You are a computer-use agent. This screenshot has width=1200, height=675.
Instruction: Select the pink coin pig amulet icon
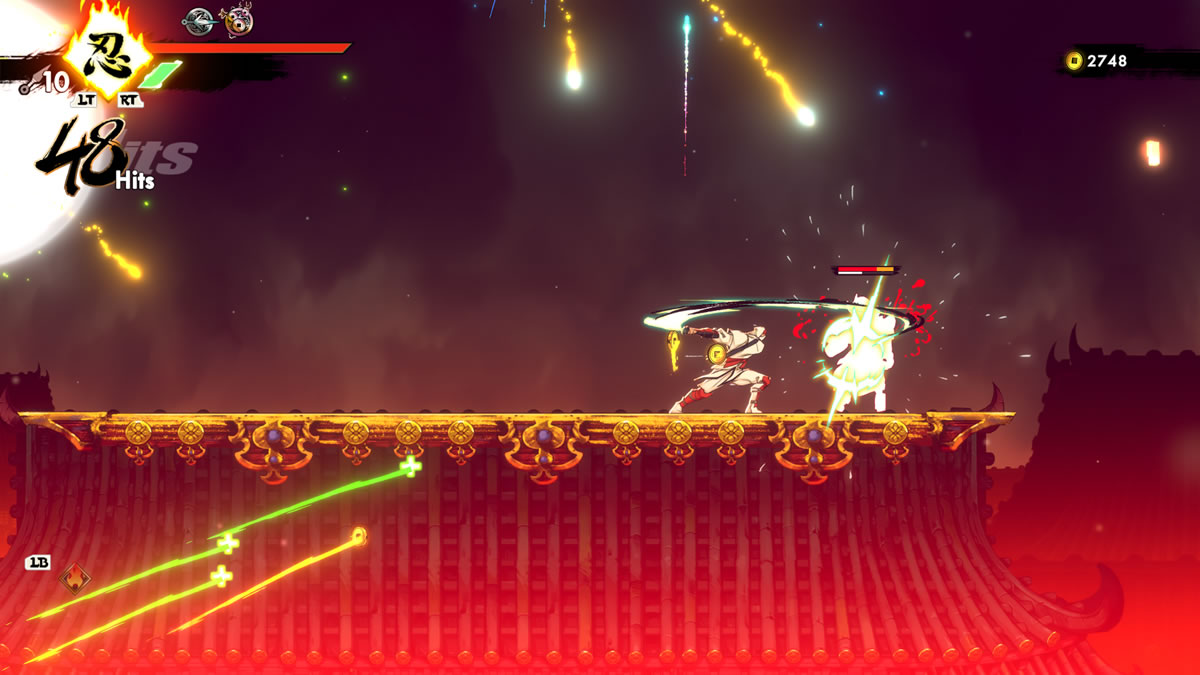pos(238,19)
